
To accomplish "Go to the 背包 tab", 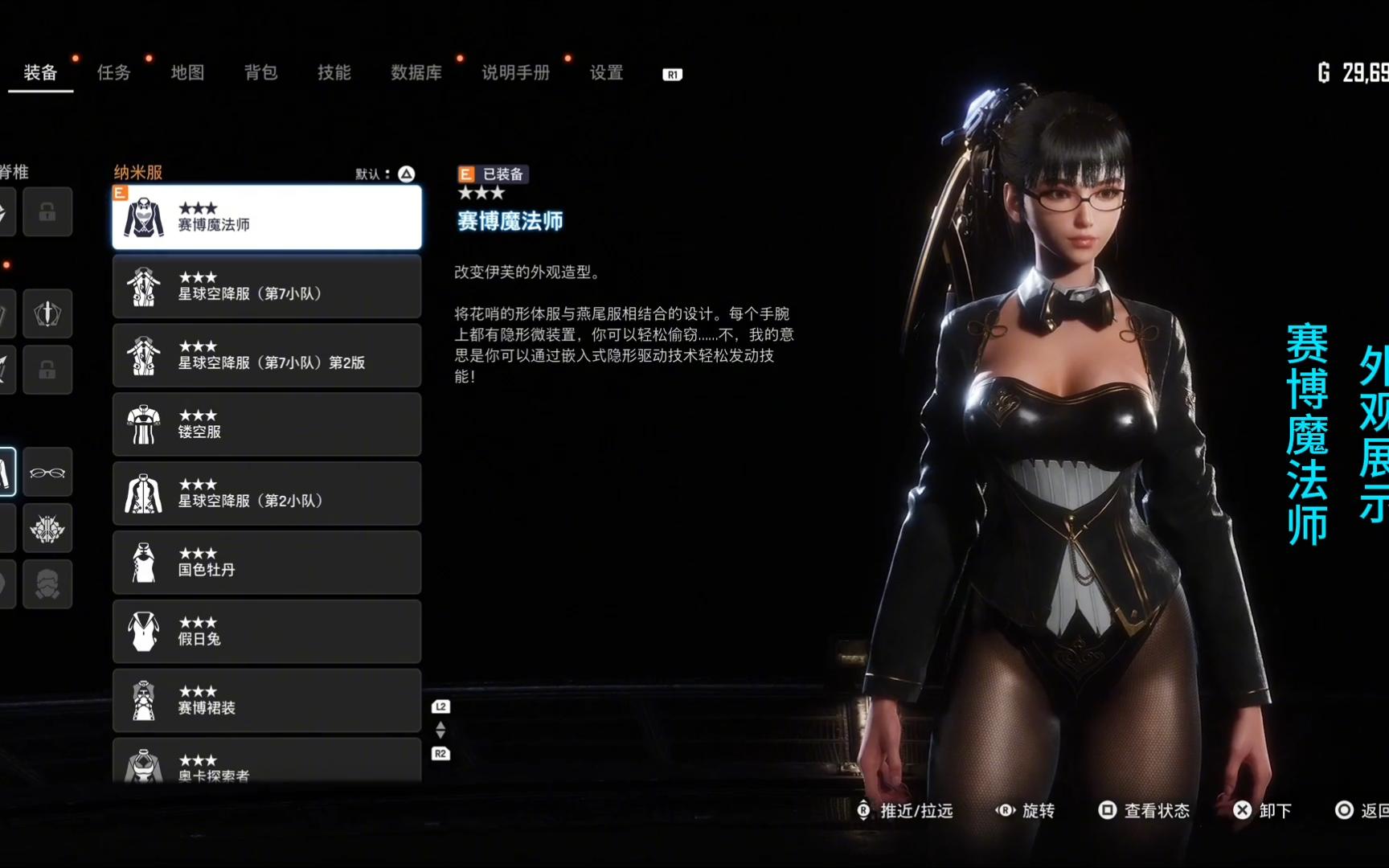I will [260, 73].
